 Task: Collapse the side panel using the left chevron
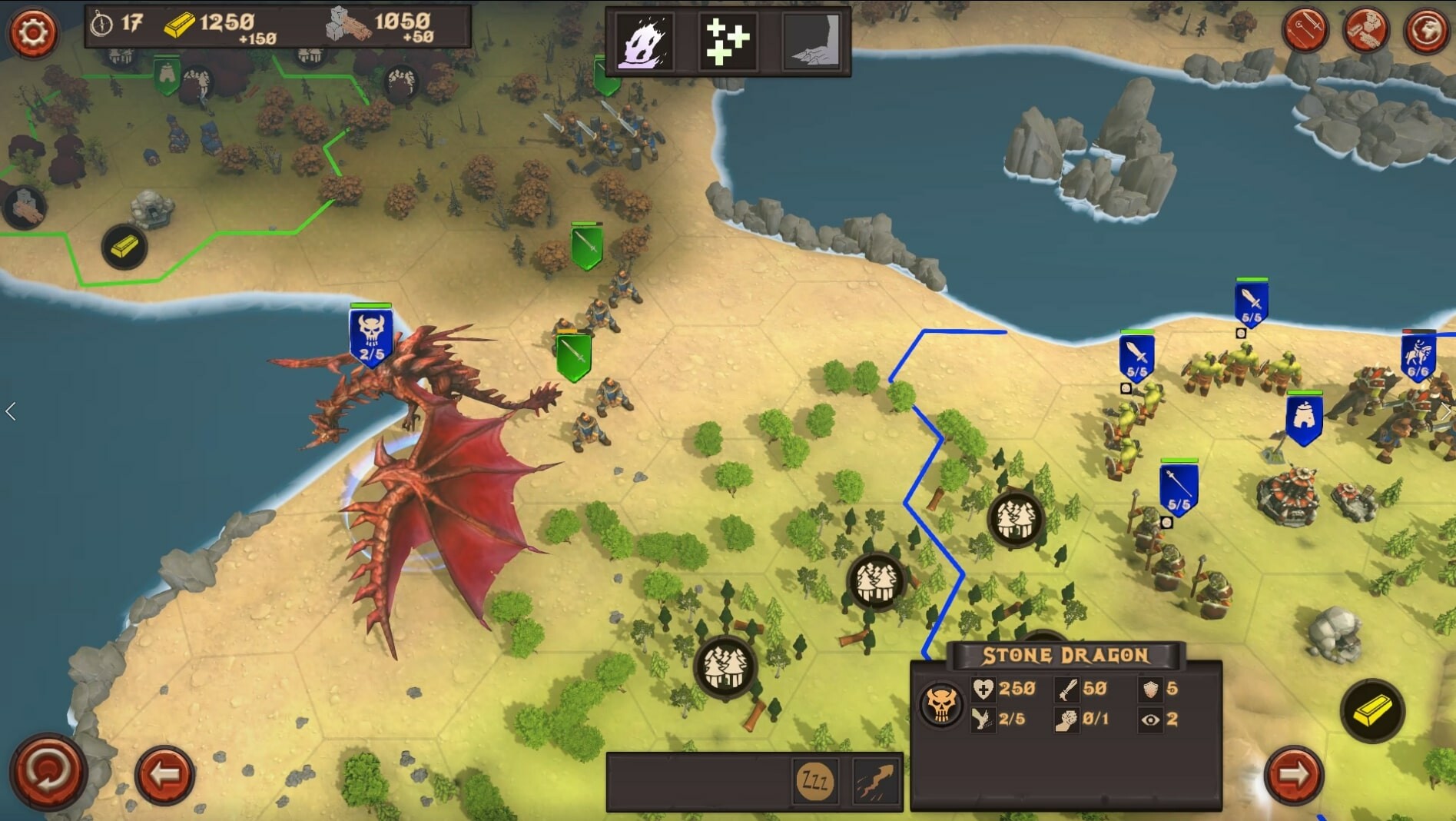coord(11,411)
